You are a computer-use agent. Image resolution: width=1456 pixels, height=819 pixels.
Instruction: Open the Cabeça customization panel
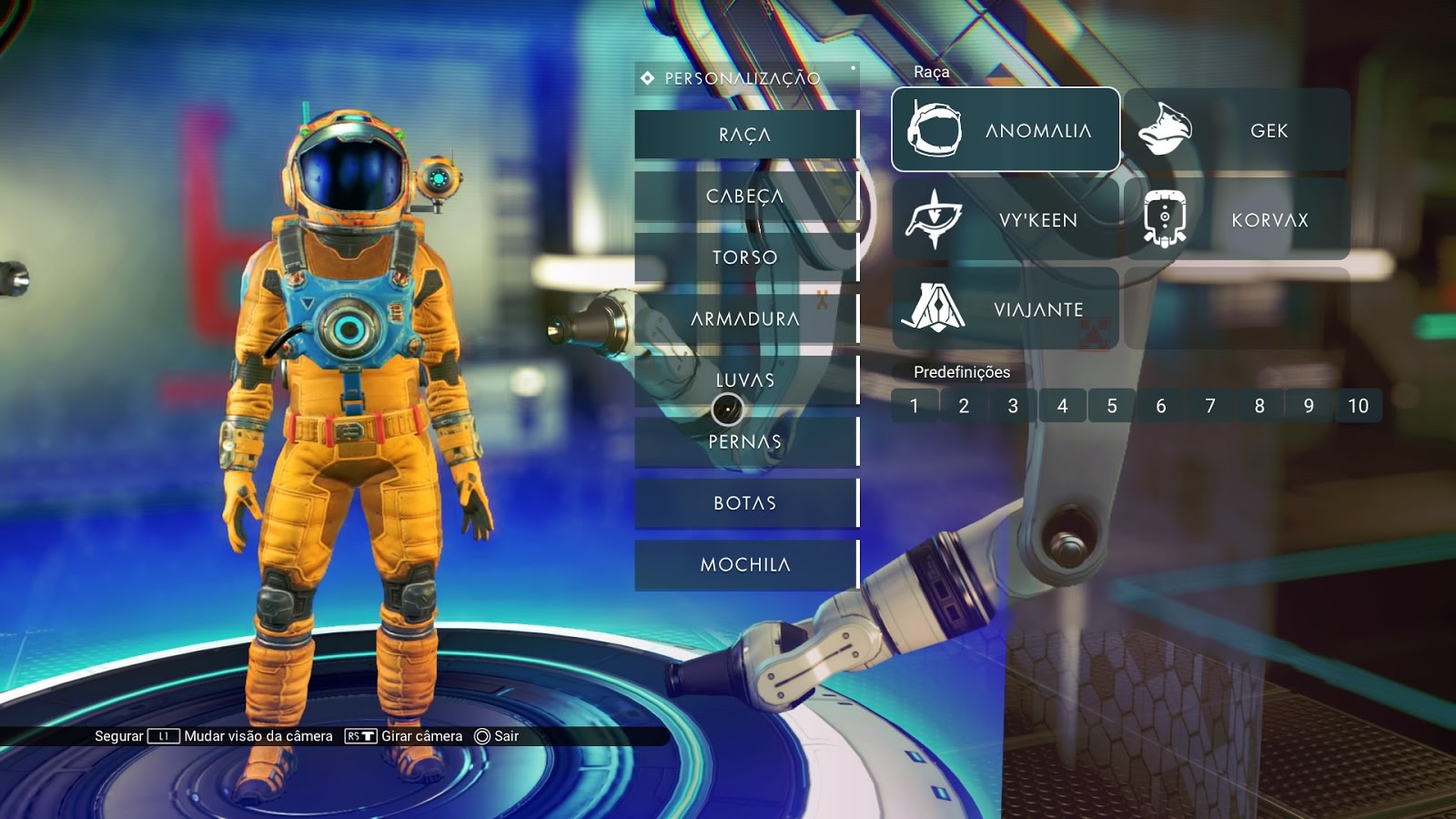click(744, 195)
